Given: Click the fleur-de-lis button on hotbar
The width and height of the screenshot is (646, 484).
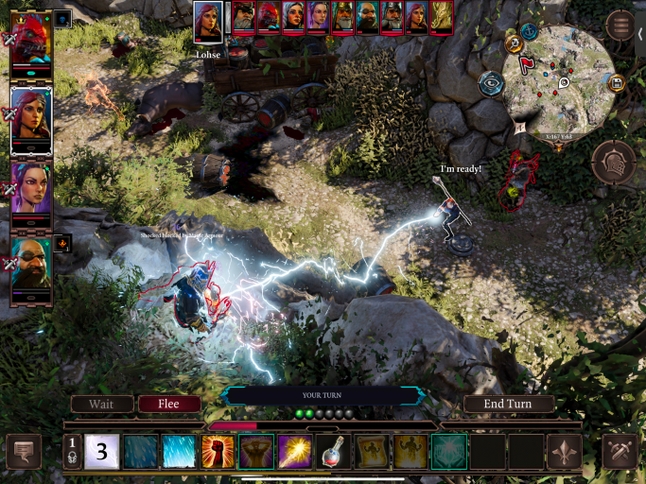Looking at the screenshot, I should [564, 451].
